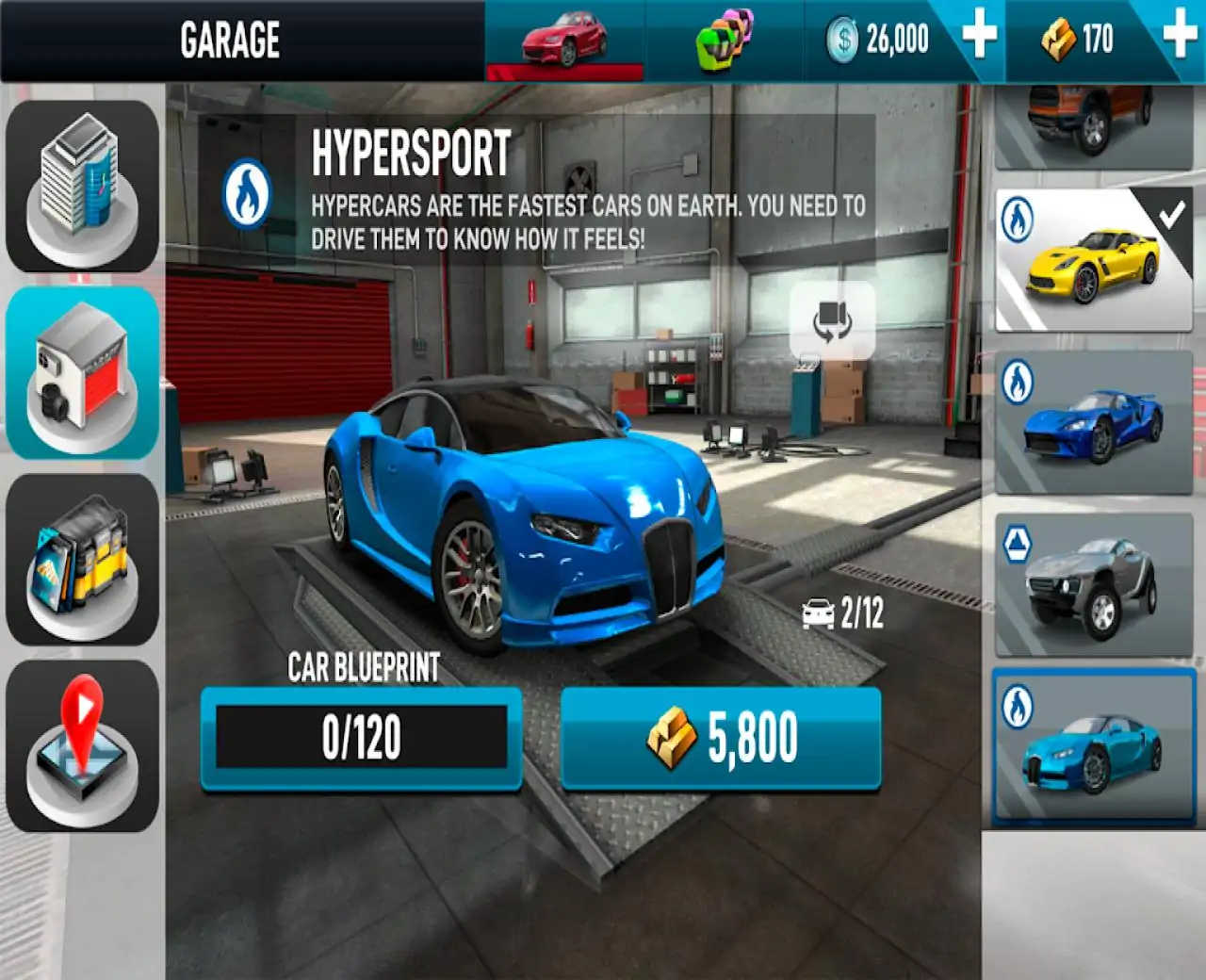1206x980 pixels.
Task: Add more cash with the plus button
Action: coord(979,38)
